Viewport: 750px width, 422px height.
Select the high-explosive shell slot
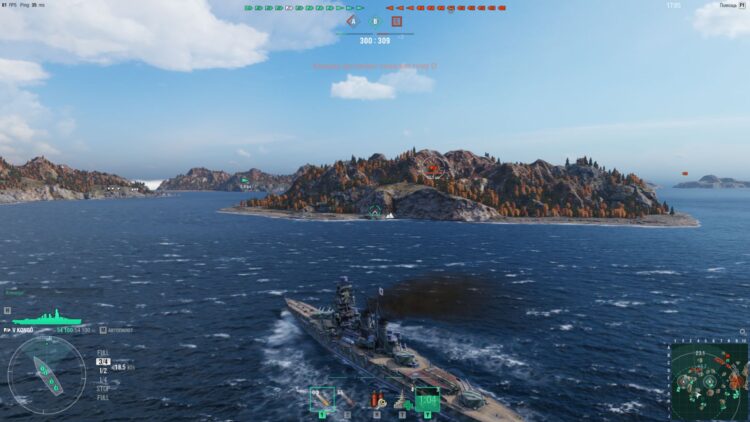click(x=322, y=398)
